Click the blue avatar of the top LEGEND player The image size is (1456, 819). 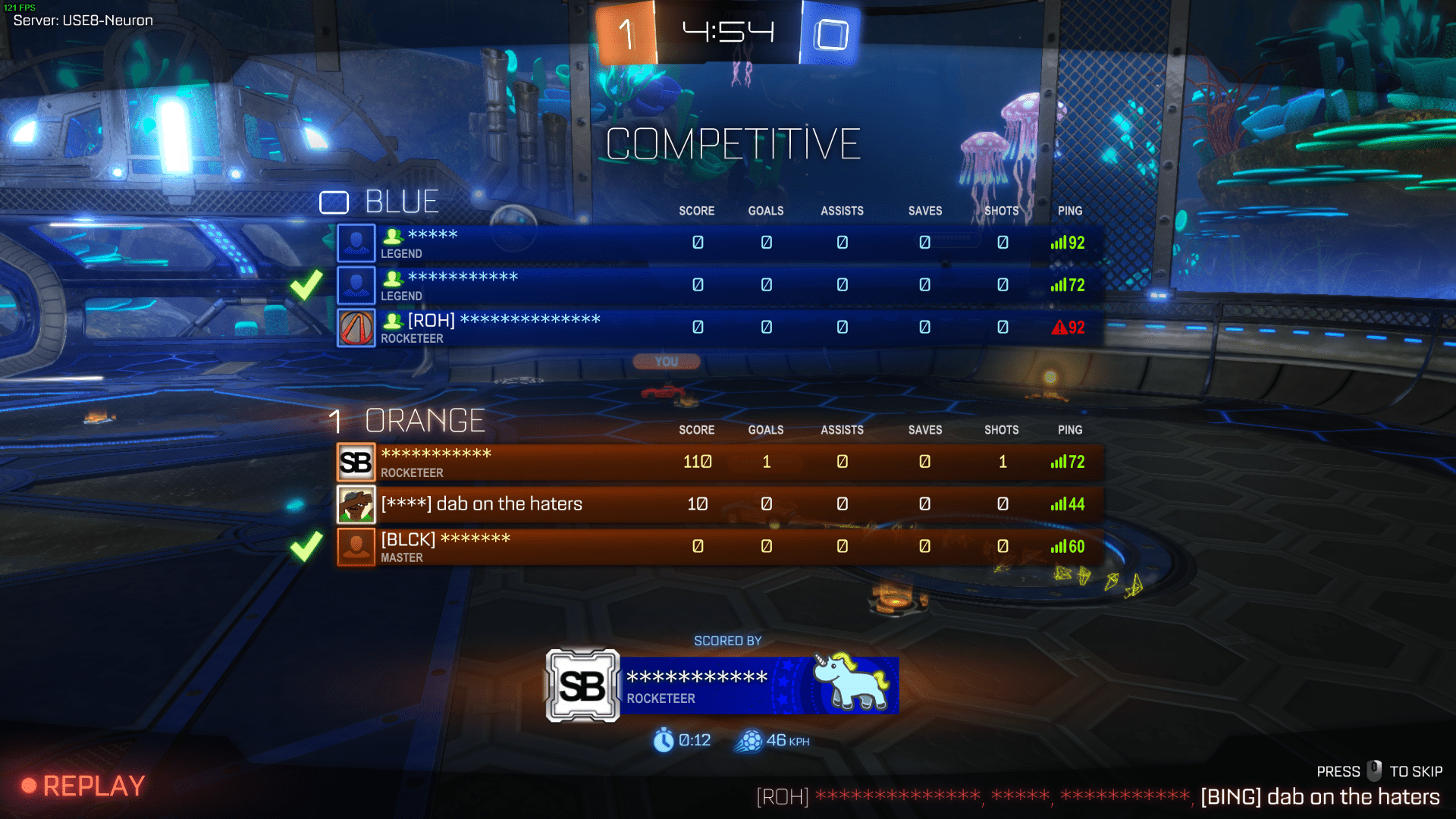point(356,243)
